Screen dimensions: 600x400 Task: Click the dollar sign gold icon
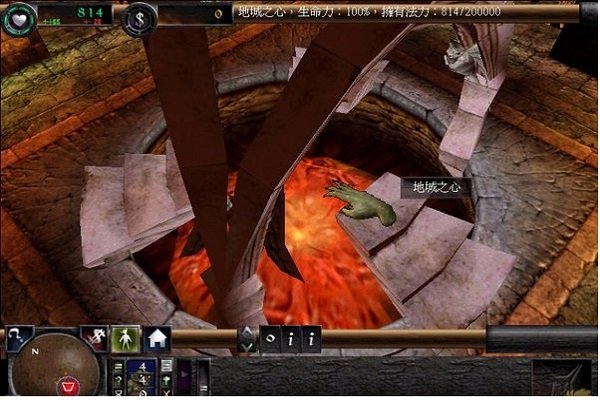(x=141, y=16)
